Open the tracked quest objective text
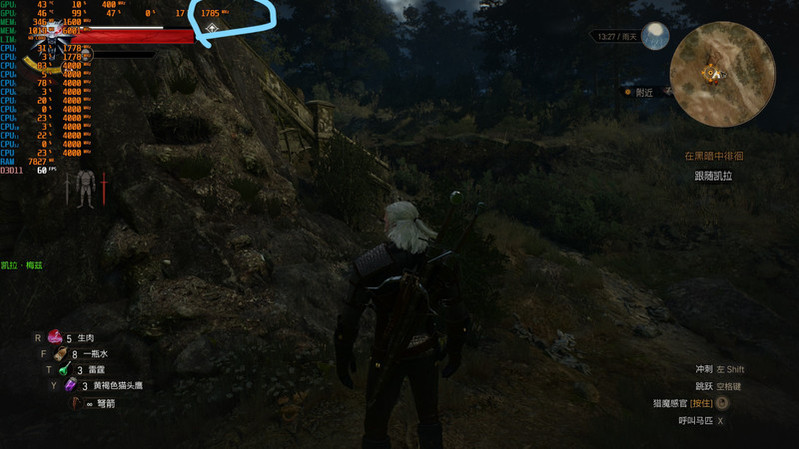 coord(713,175)
